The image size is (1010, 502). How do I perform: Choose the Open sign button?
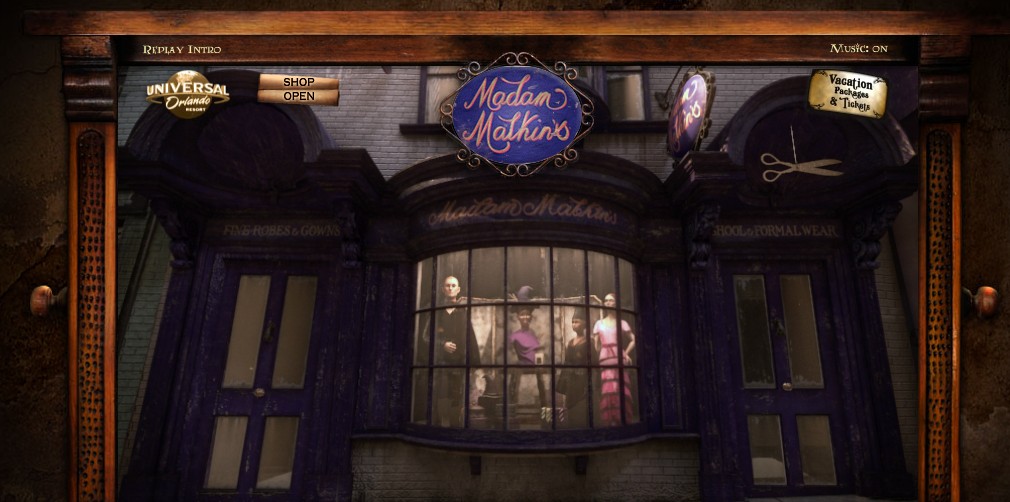(298, 97)
